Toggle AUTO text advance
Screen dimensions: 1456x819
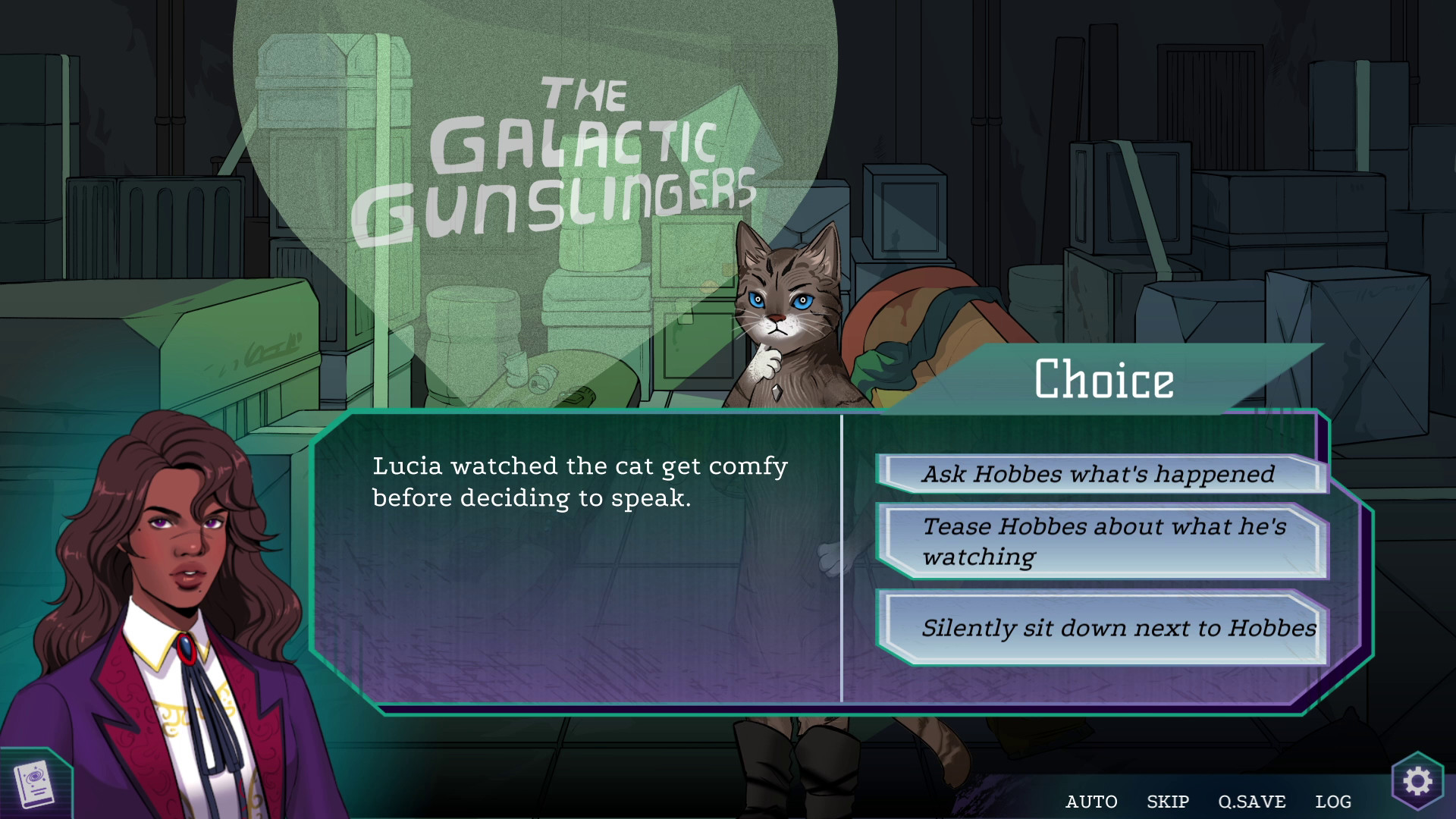tap(1091, 802)
